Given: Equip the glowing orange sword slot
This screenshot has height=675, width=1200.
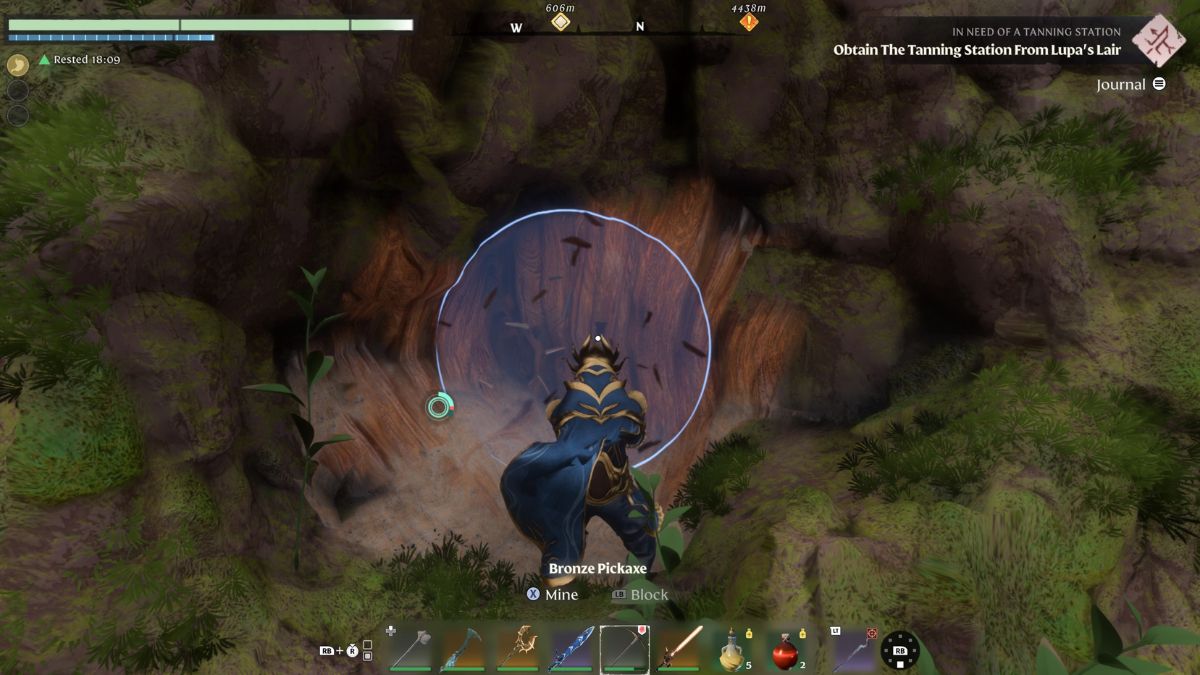Looking at the screenshot, I should [x=679, y=648].
